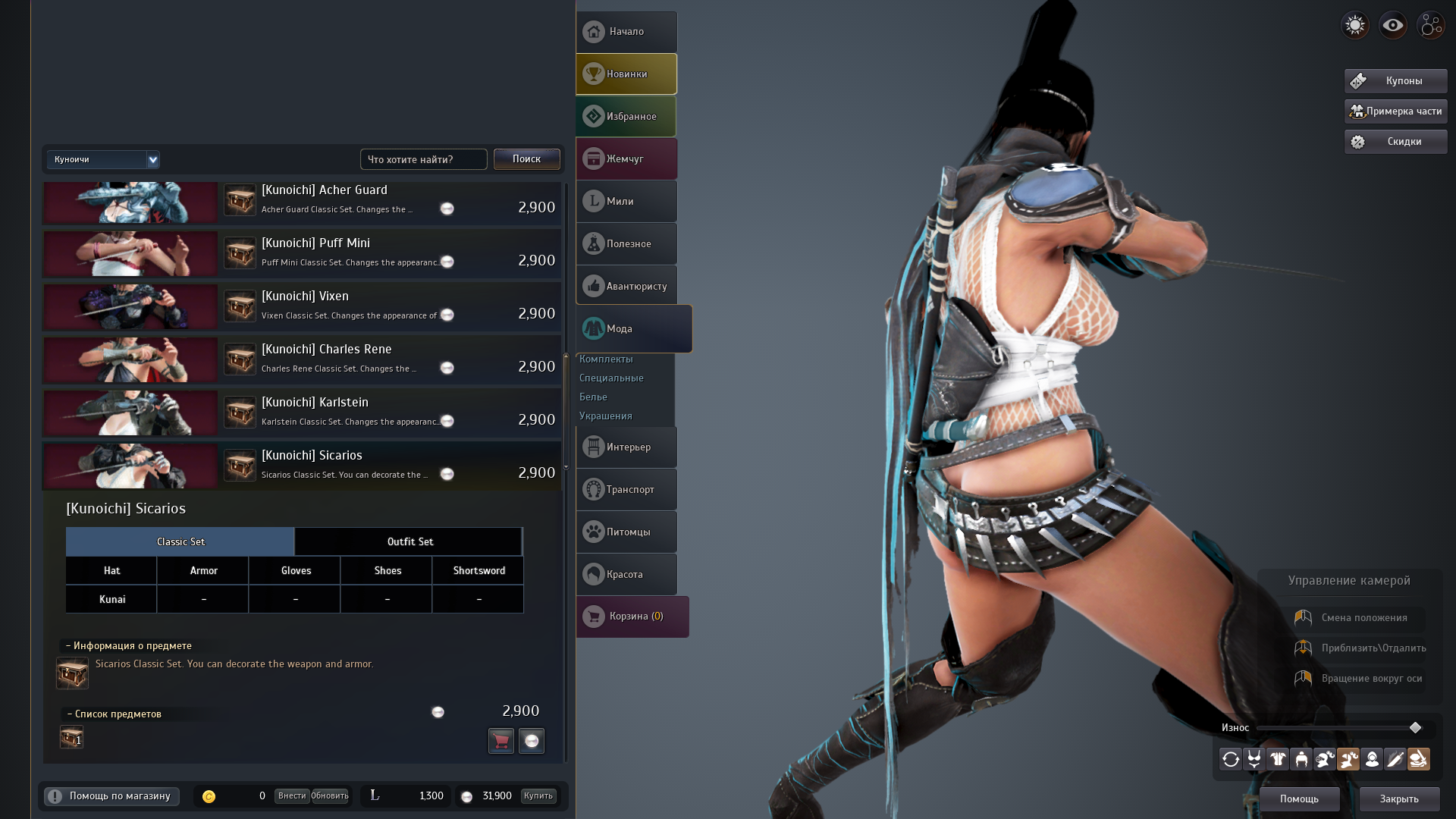Select the Белье subcategory under Мода
This screenshot has height=819, width=1456.
[x=594, y=397]
